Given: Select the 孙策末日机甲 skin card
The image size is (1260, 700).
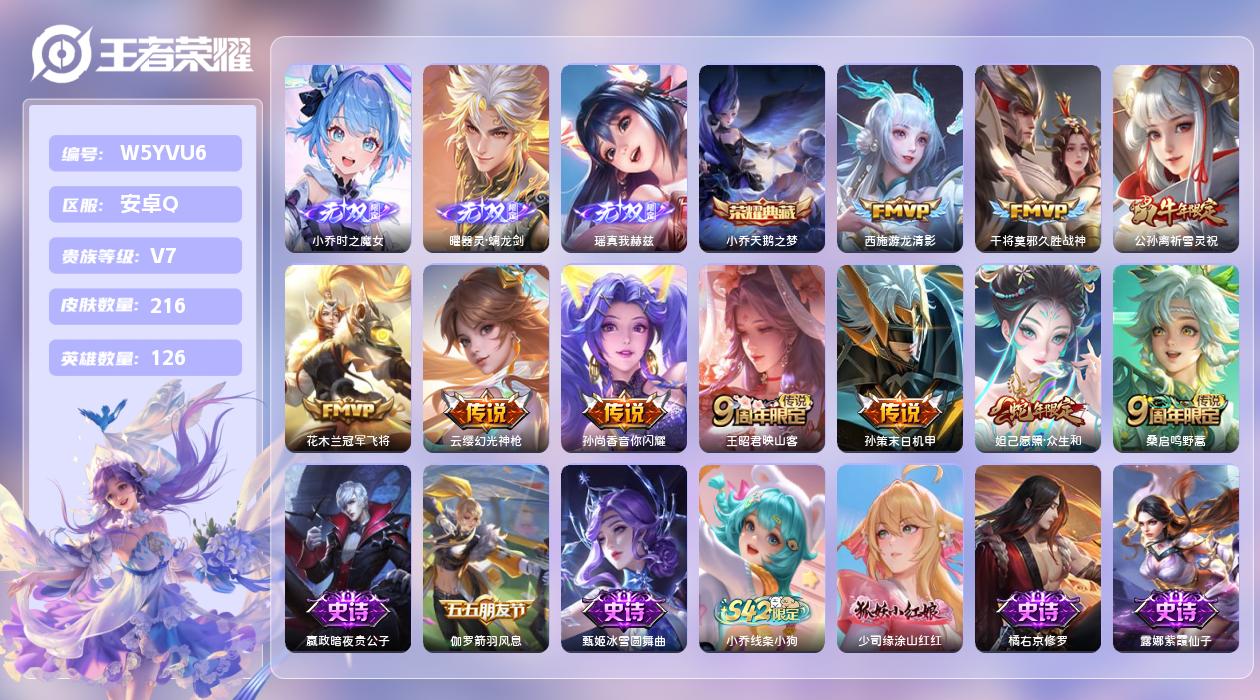Looking at the screenshot, I should (x=900, y=358).
